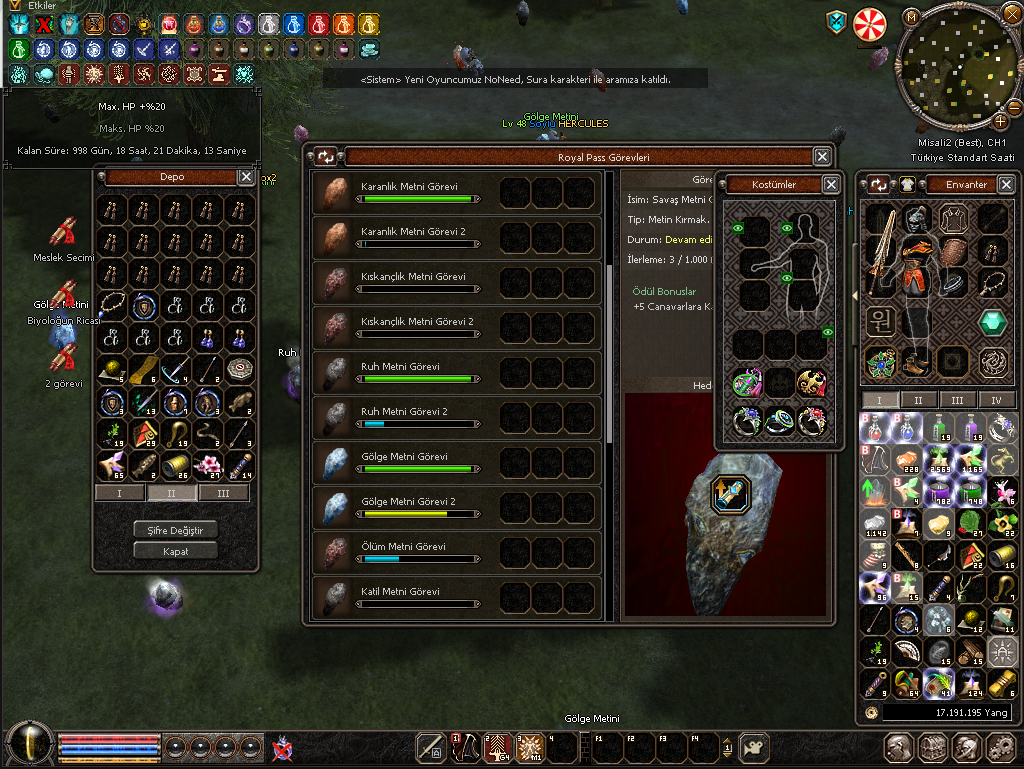
Task: Close the Envanter window
Action: (1006, 185)
